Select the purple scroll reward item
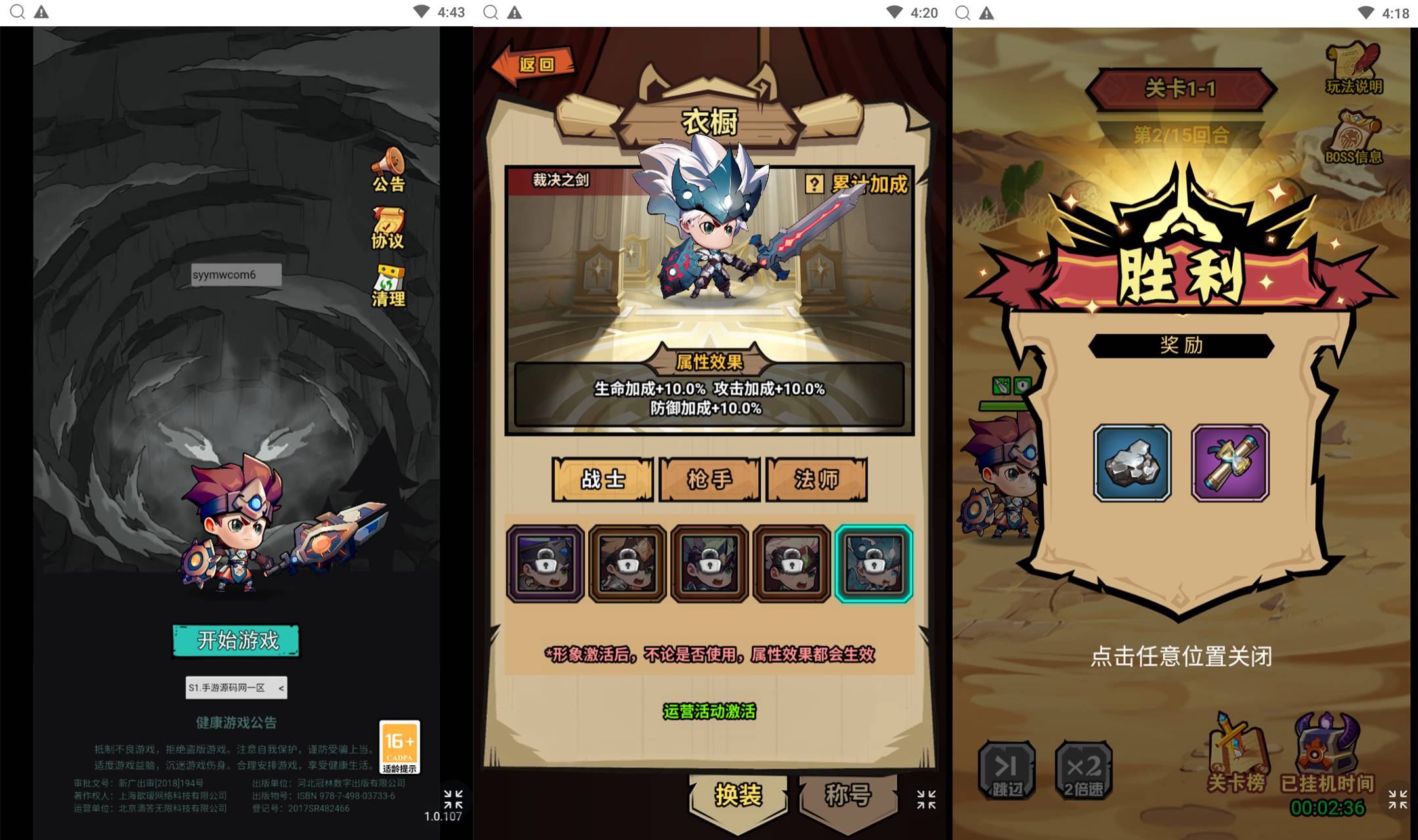Viewport: 1418px width, 840px height. (x=1230, y=463)
